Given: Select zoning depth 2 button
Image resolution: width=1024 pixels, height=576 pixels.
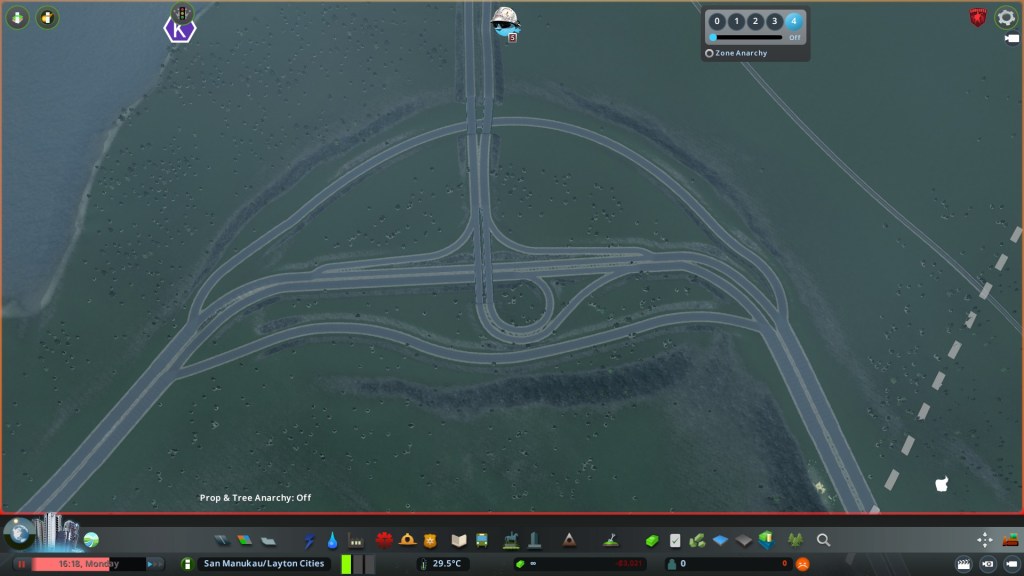Looking at the screenshot, I should [755, 21].
